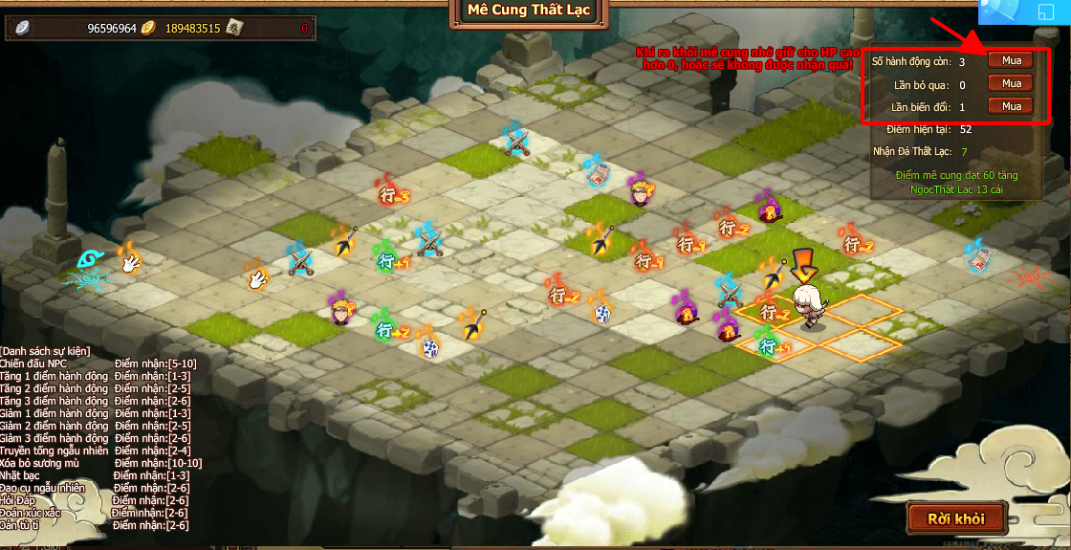Purchase Lần biến đổi using Mua button
Viewport: 1071px width, 550px height.
coord(1010,107)
